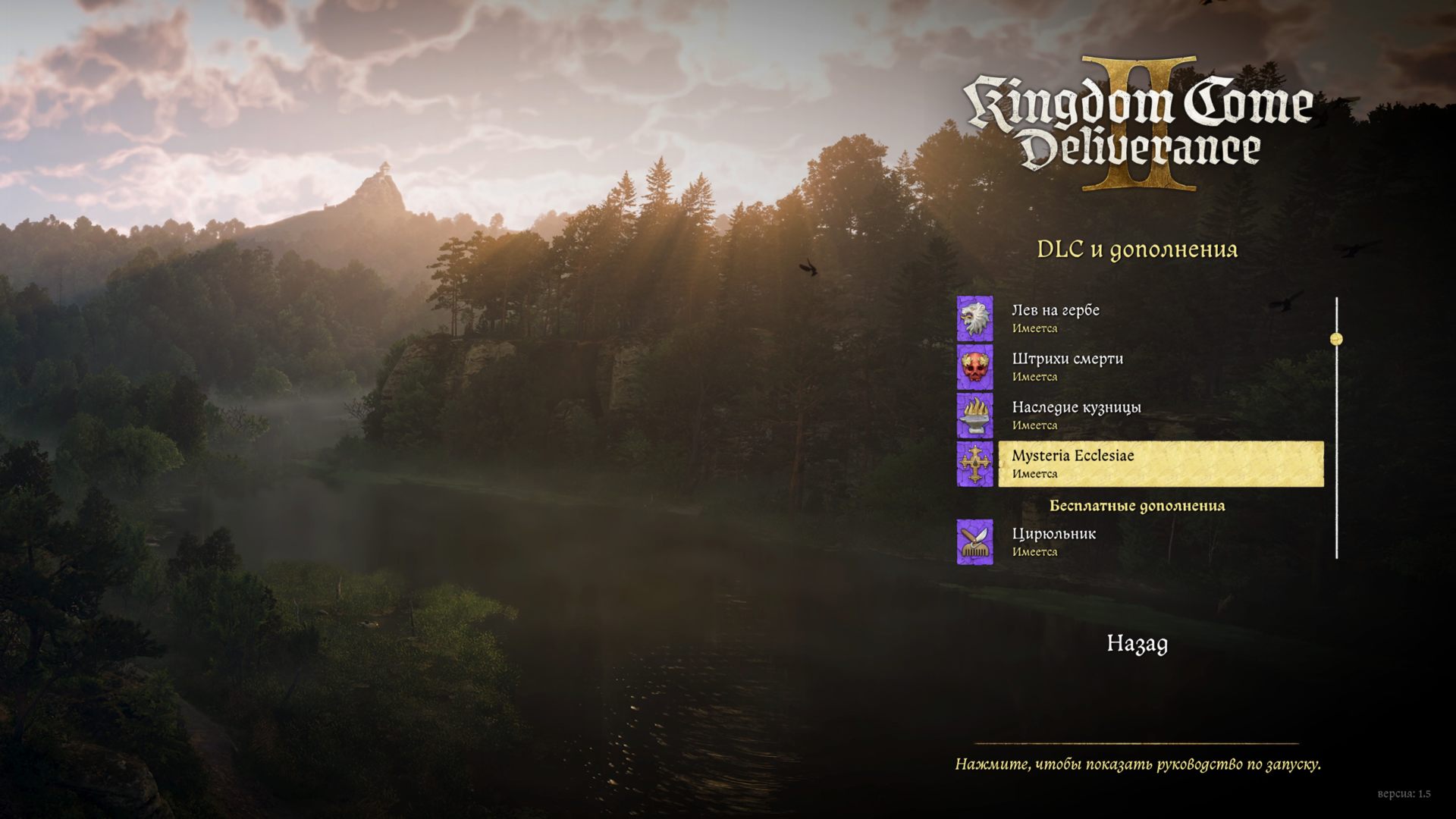Click the DLC list scrollbar handle

click(x=1336, y=339)
